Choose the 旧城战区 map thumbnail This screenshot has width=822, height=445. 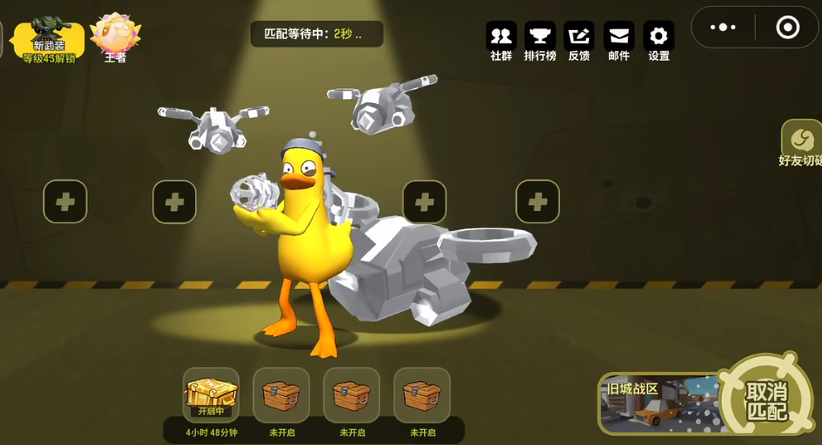[x=656, y=404]
